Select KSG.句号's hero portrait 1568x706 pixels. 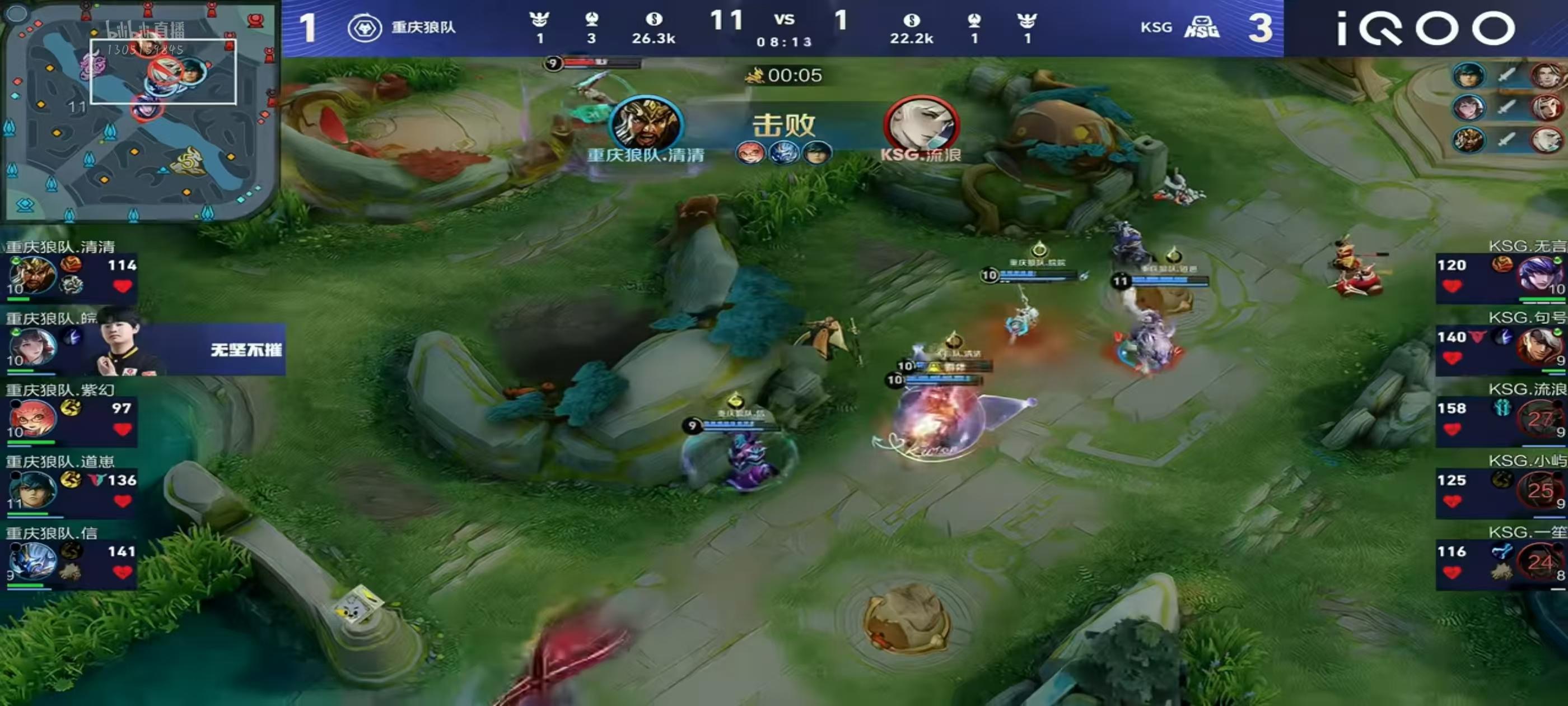[1538, 347]
